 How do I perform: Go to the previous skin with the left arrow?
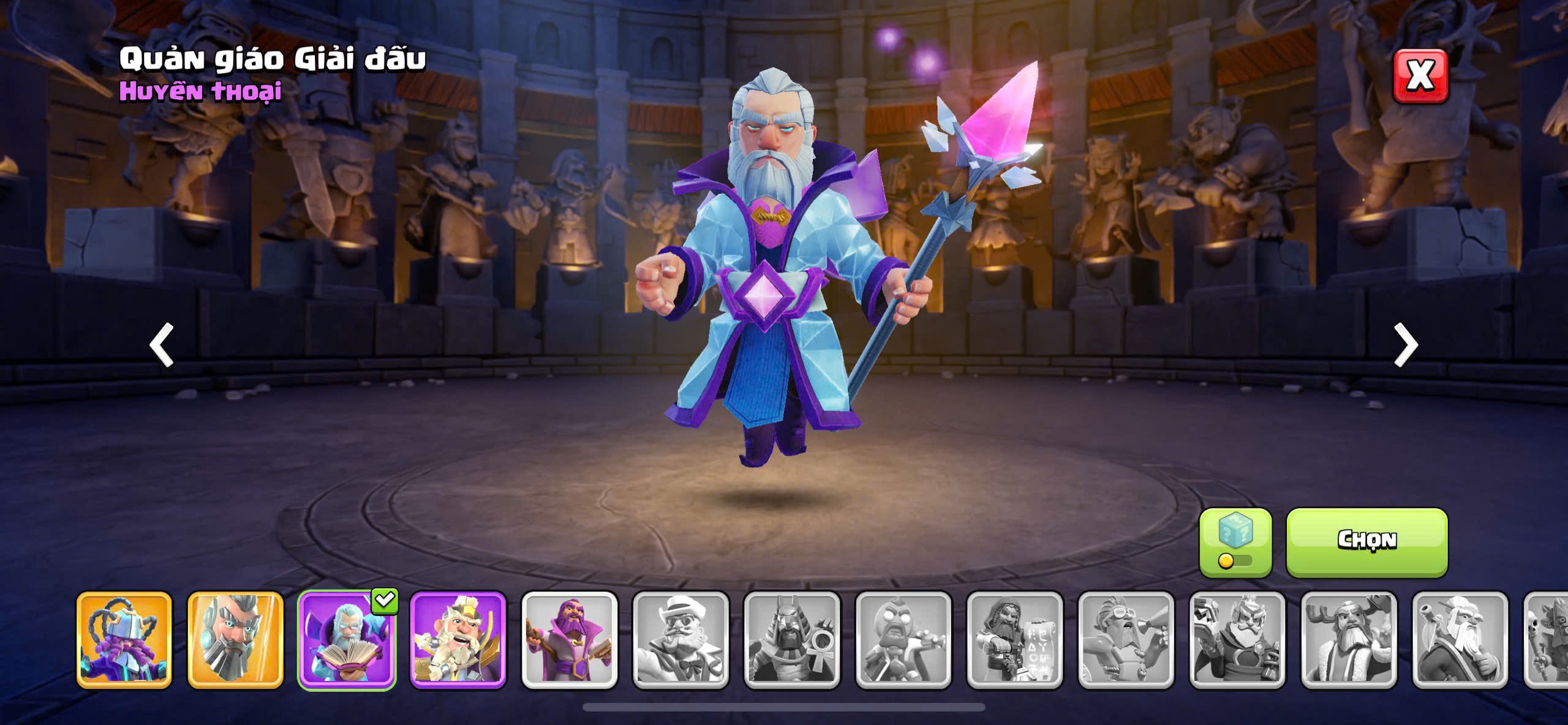[x=162, y=345]
